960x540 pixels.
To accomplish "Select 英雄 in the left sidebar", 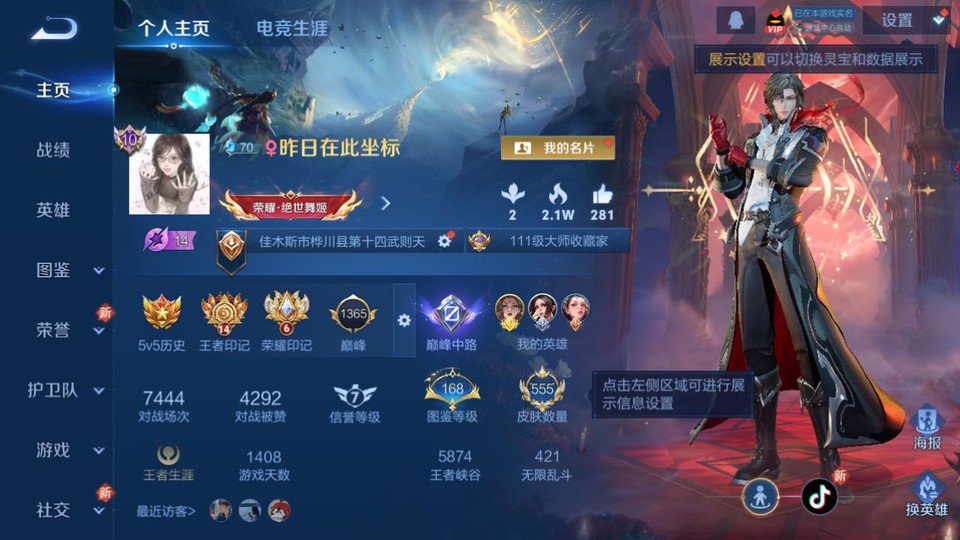I will coord(53,210).
